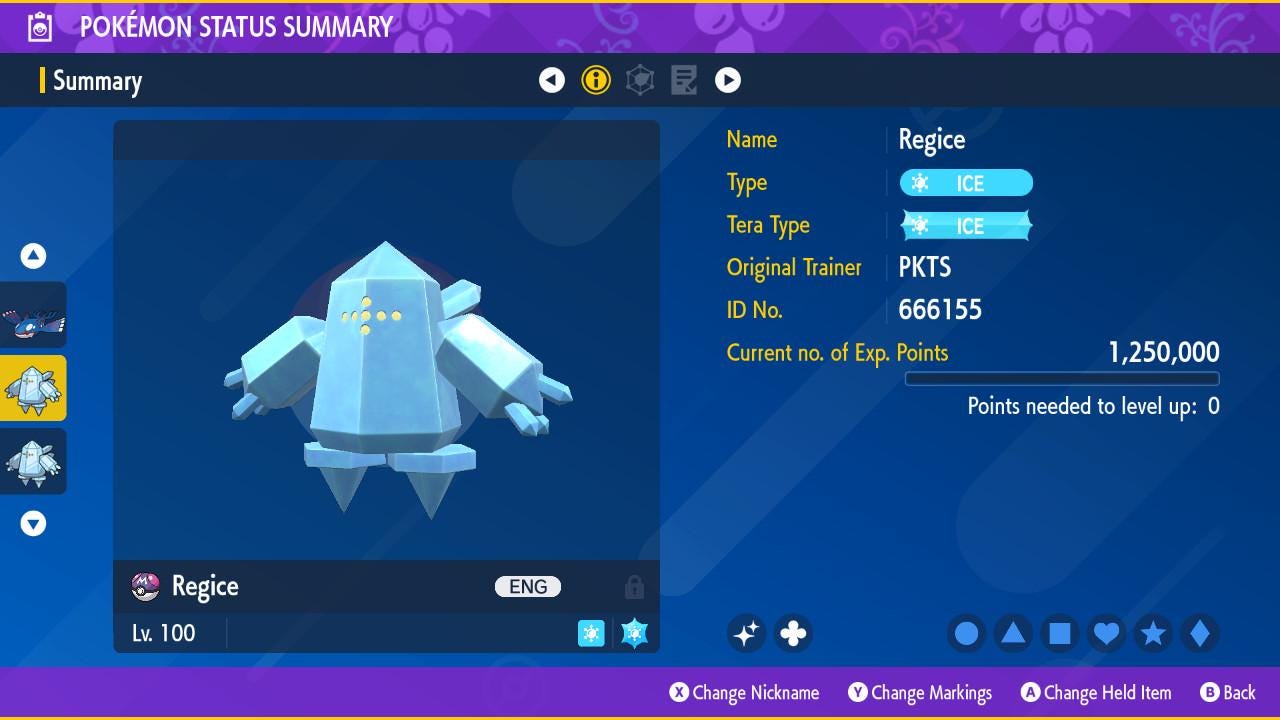Toggle the circle marking
1280x720 pixels.
(x=967, y=633)
